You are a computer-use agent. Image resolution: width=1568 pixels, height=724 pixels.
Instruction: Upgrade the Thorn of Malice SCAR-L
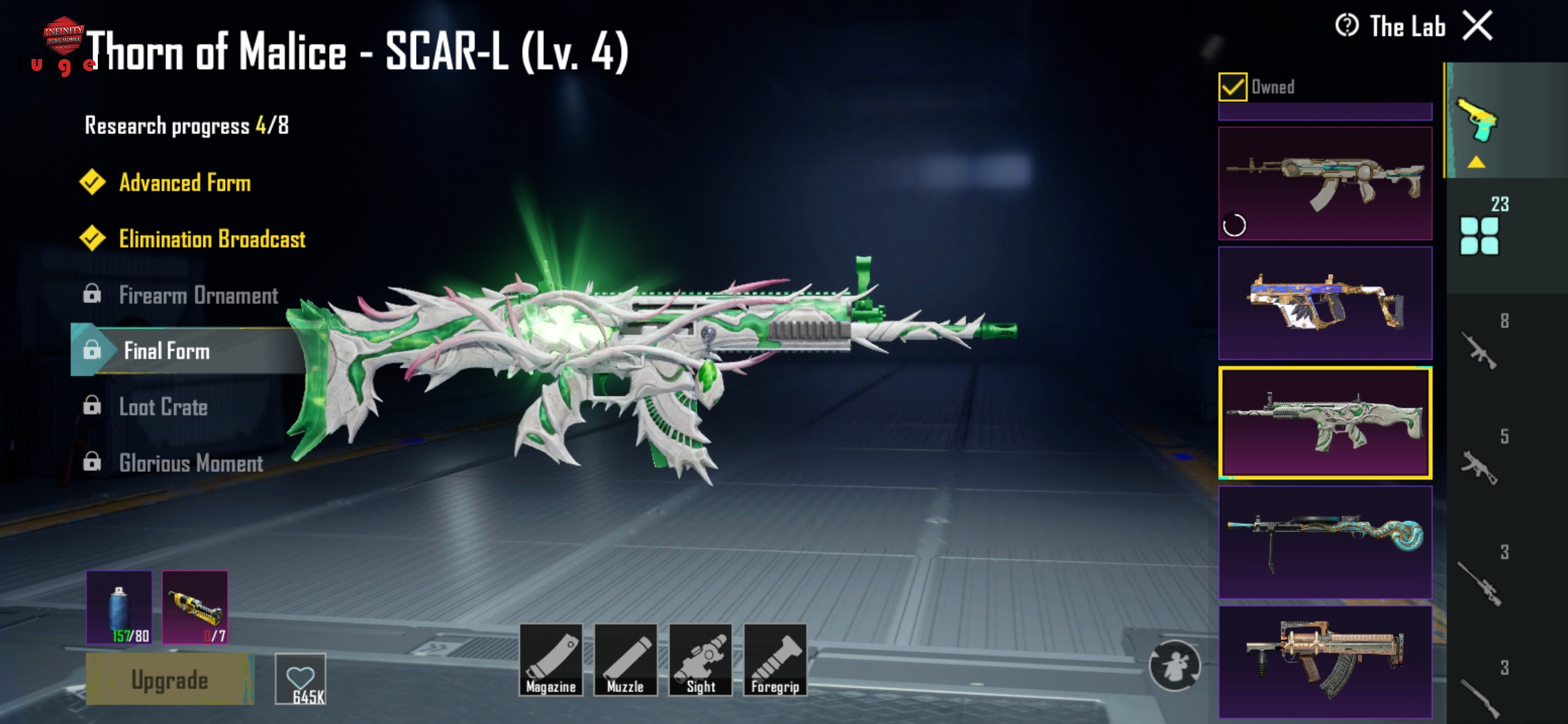click(x=170, y=680)
